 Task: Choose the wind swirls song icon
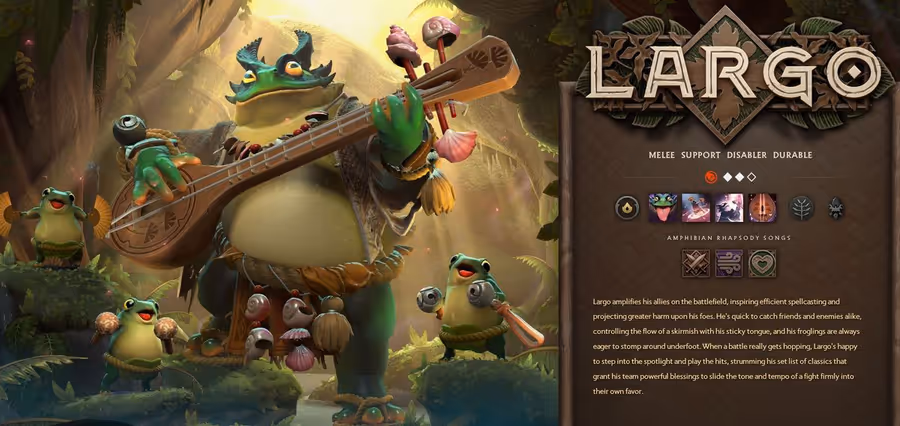tap(729, 263)
